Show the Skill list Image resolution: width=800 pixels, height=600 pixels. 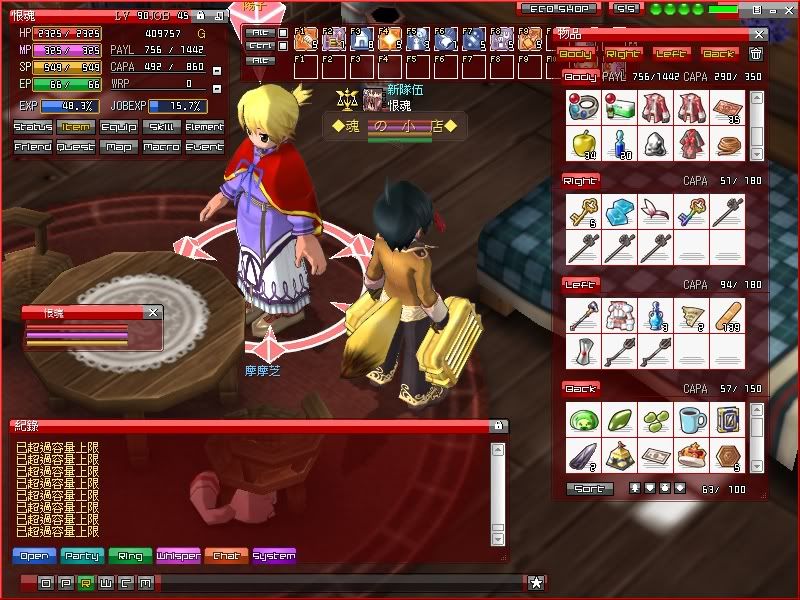(162, 127)
